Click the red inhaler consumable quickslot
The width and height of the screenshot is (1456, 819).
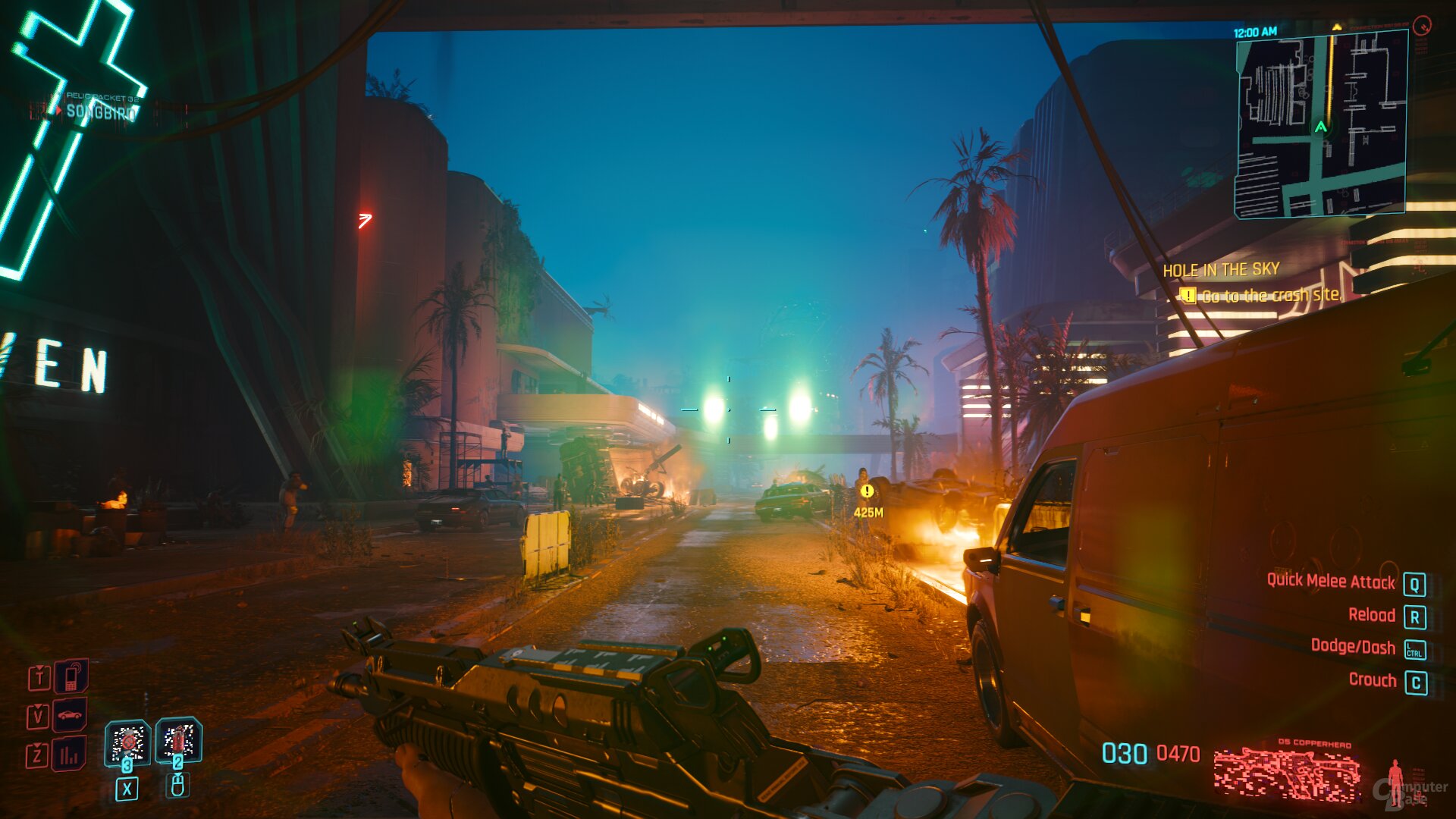point(177,740)
